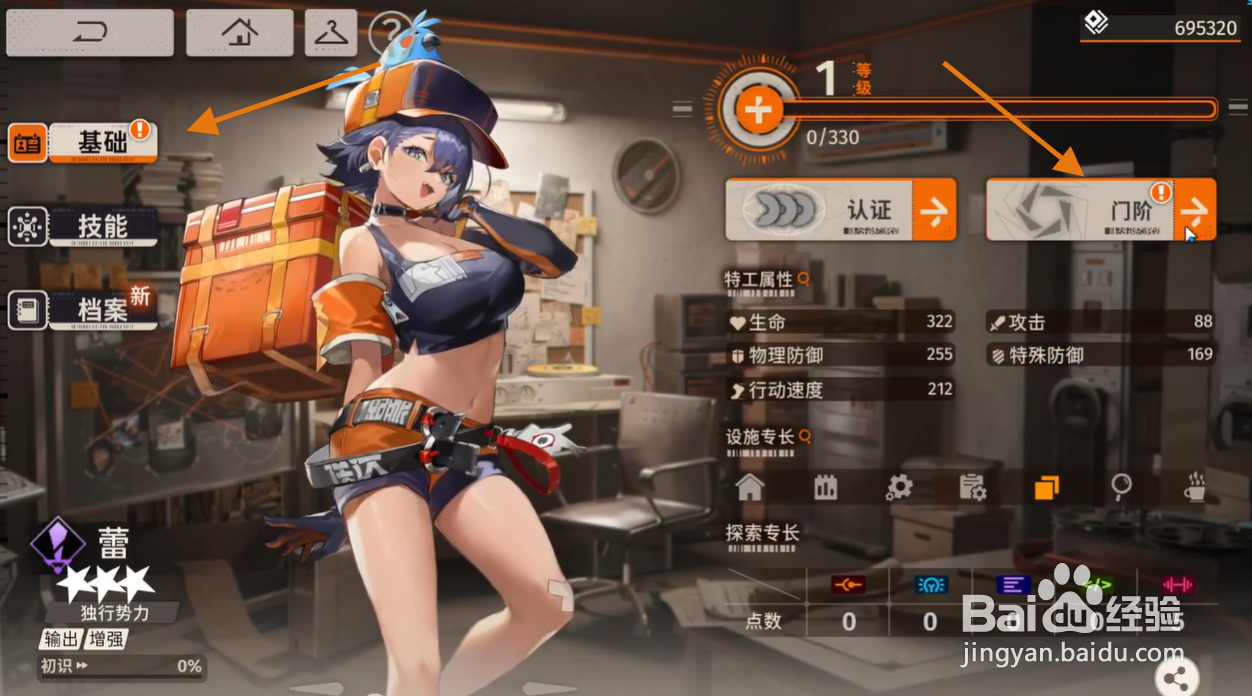The image size is (1252, 696).
Task: Switch to the 基础 tab
Action: point(85,143)
